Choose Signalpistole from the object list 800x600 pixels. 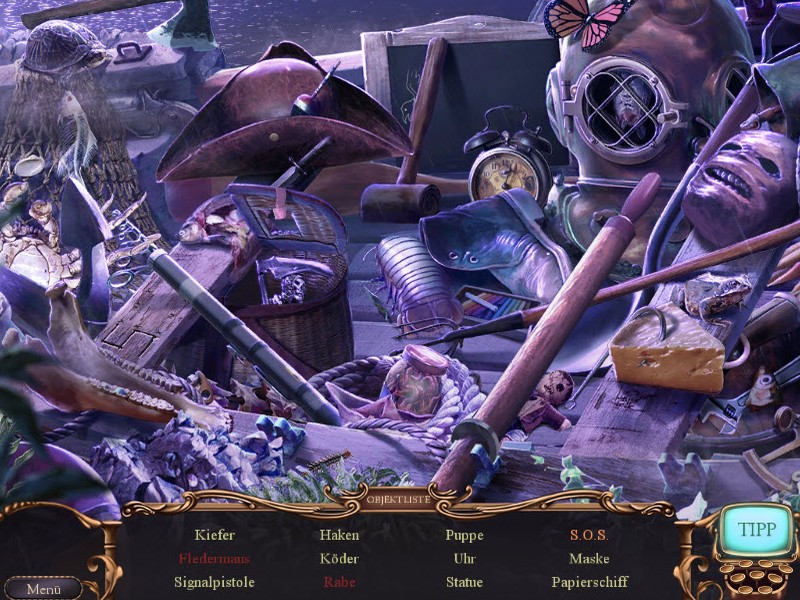coord(214,582)
